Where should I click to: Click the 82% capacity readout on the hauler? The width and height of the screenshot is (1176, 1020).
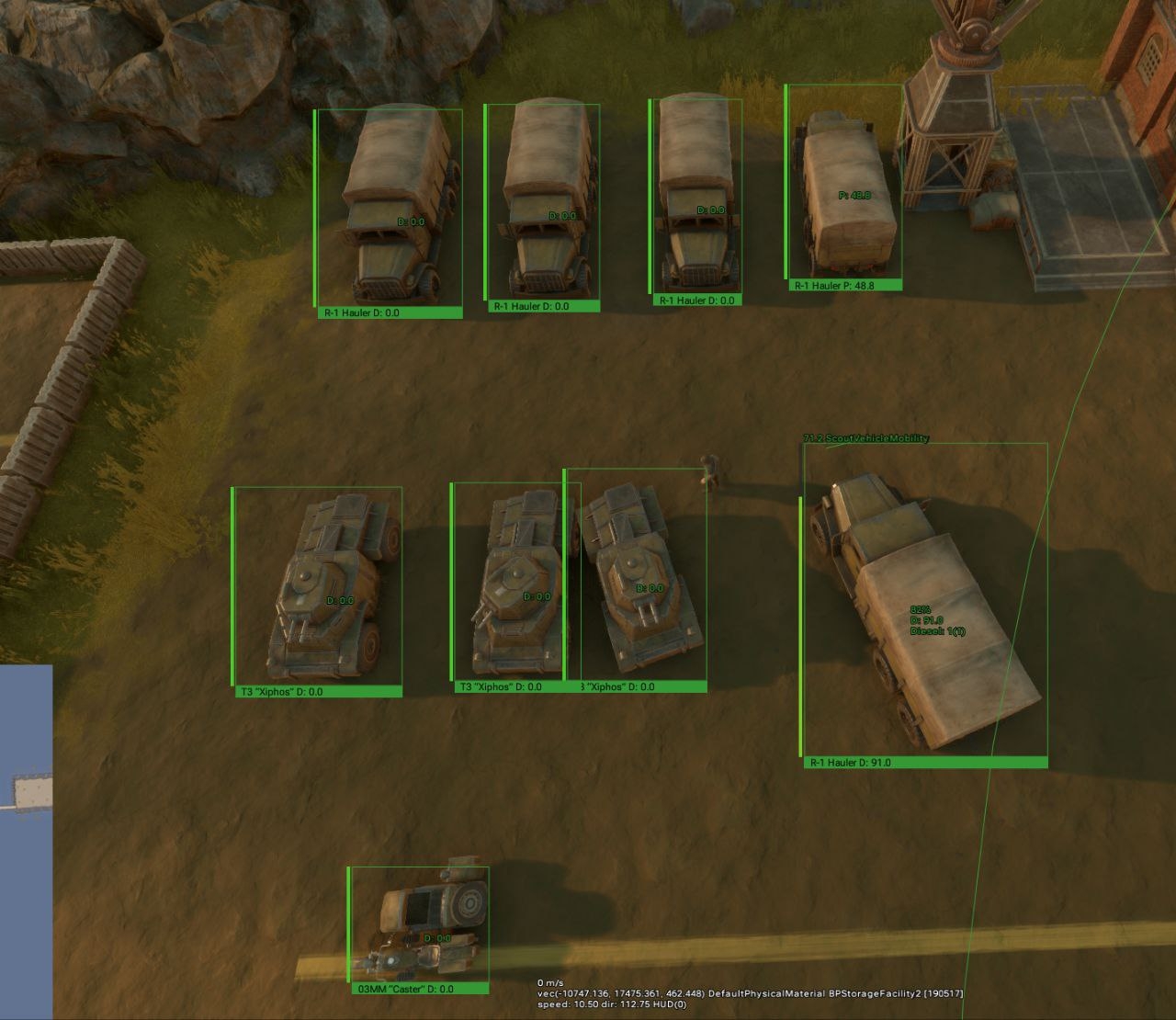[x=919, y=608]
